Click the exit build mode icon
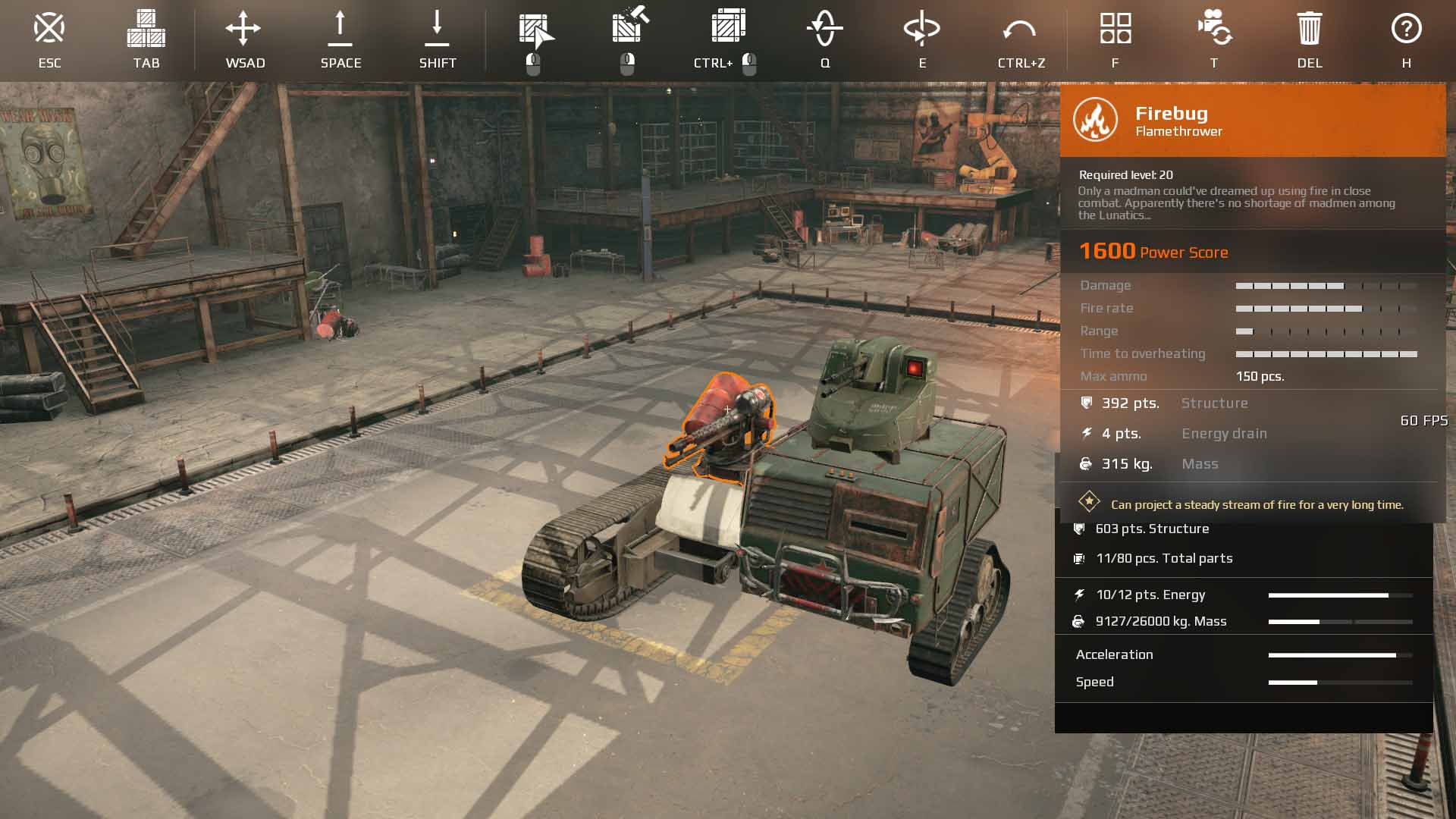This screenshot has height=819, width=1456. pos(49,29)
